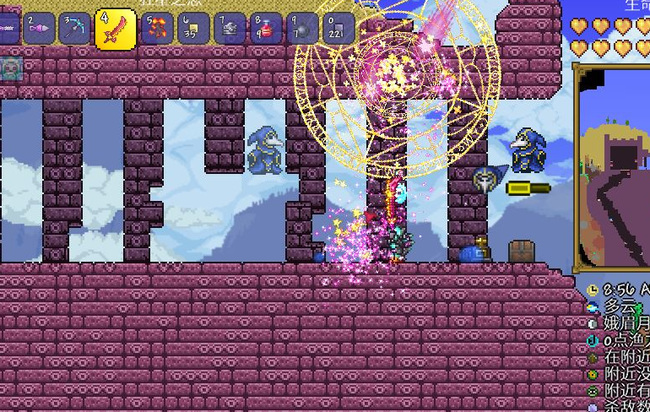The image size is (650, 412).
Task: Click the cloudy weather info icon
Action: click(594, 306)
